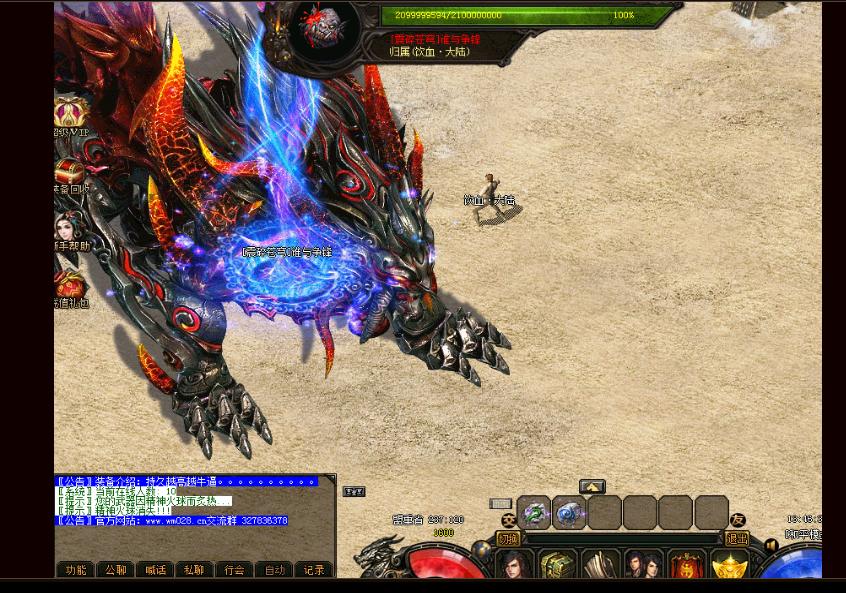Open the 装备回收 treasure chest icon
This screenshot has height=593, width=846.
click(70, 170)
